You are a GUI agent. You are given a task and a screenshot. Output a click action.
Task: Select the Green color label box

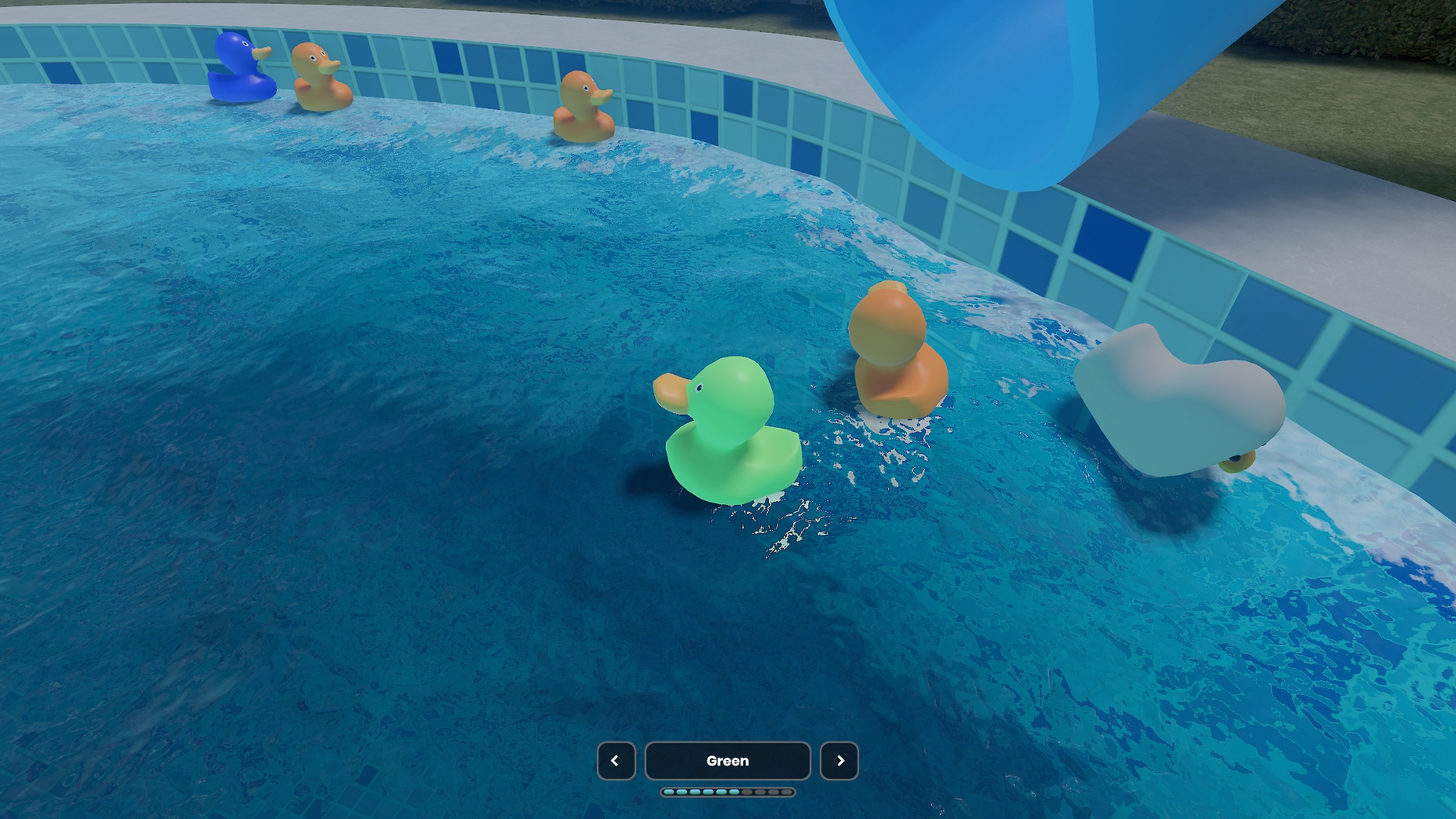click(x=727, y=761)
